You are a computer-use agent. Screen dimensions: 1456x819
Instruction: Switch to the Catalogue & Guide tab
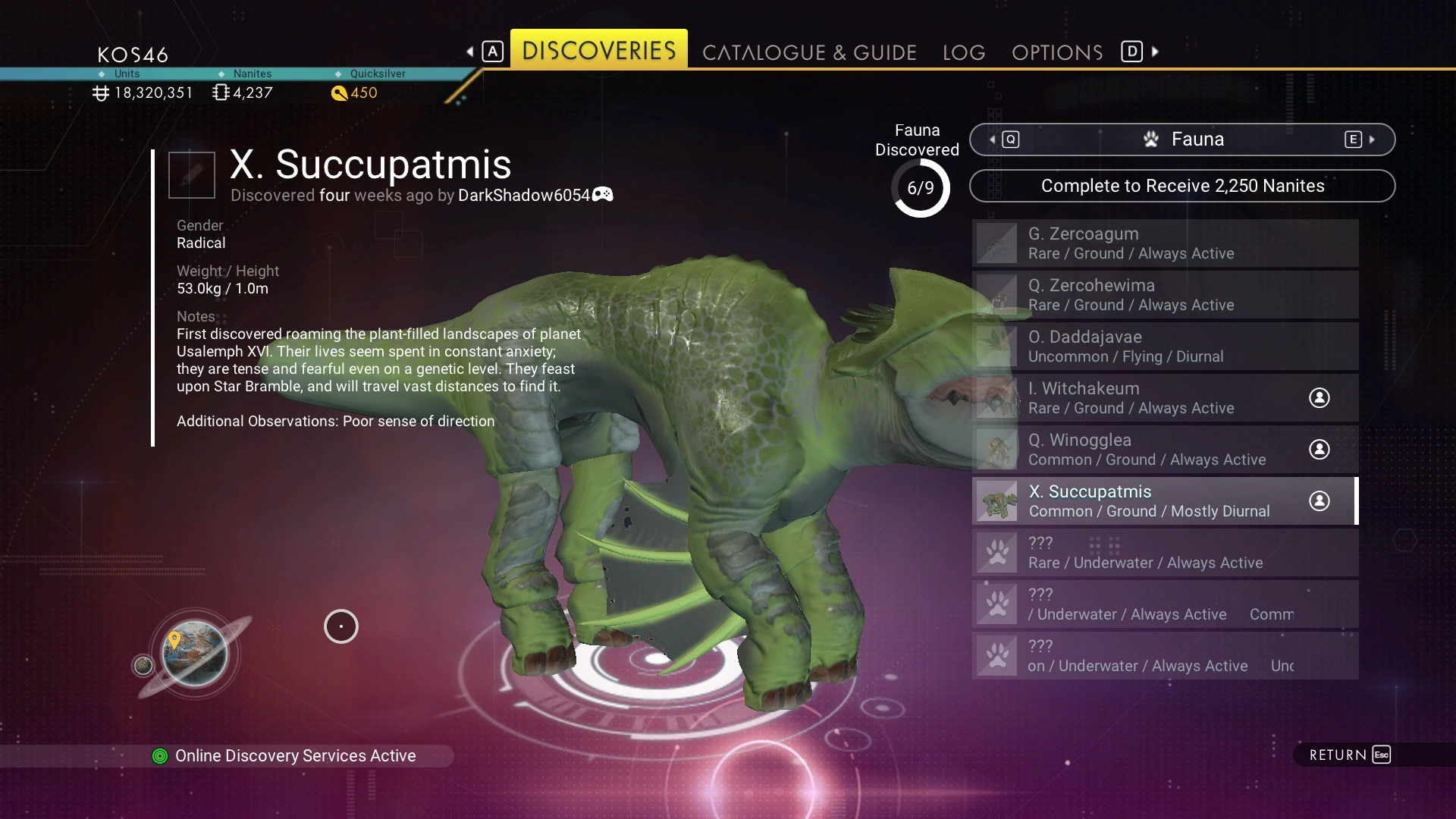click(x=809, y=52)
